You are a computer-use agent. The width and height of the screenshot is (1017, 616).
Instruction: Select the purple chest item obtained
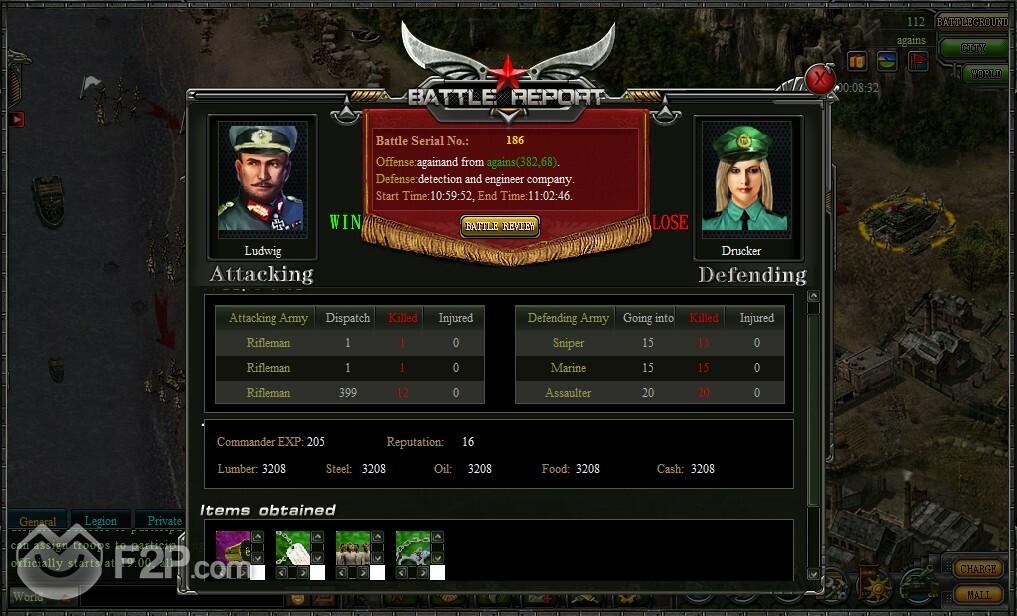(232, 548)
